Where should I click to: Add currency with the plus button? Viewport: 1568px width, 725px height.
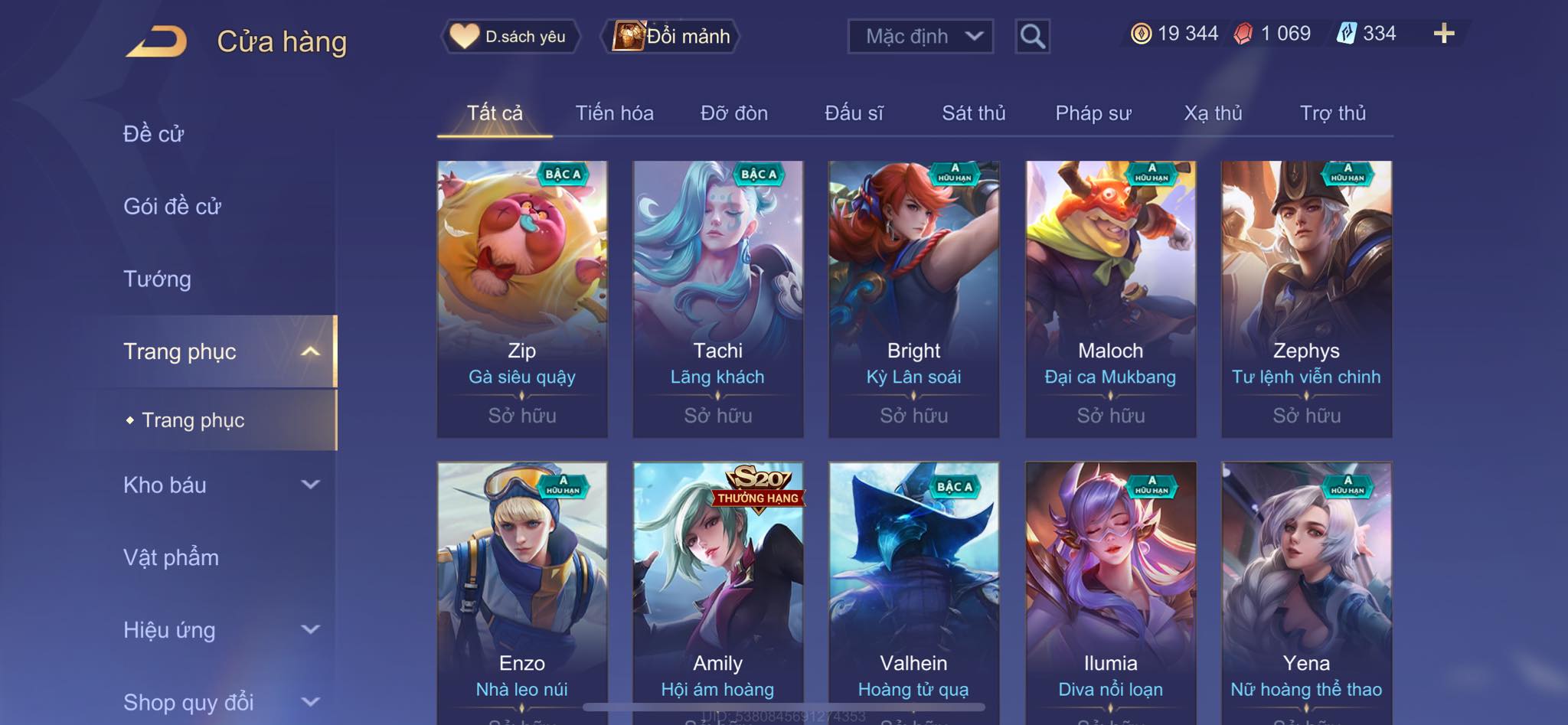pos(1443,34)
